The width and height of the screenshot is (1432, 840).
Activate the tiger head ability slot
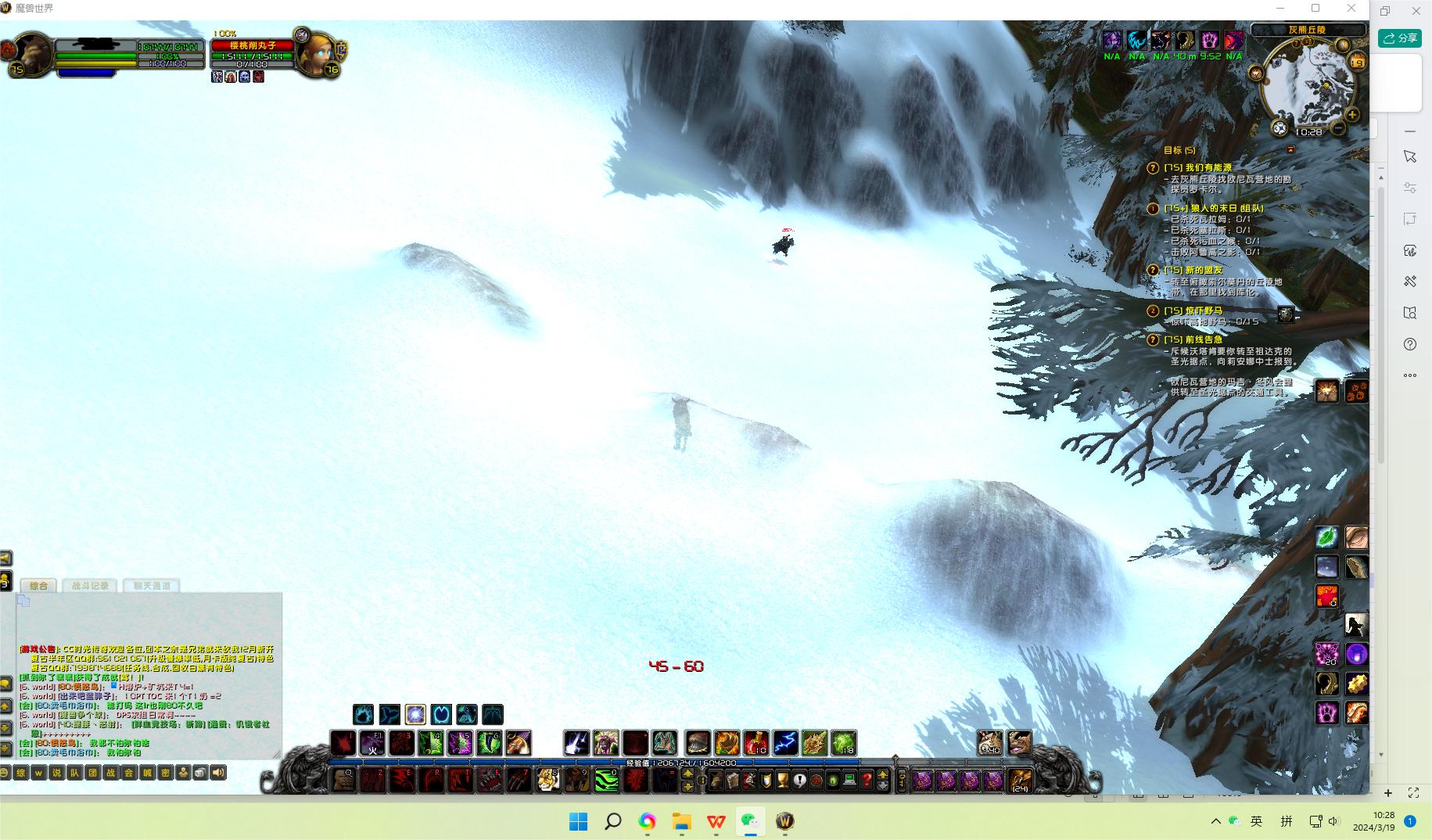pos(547,779)
